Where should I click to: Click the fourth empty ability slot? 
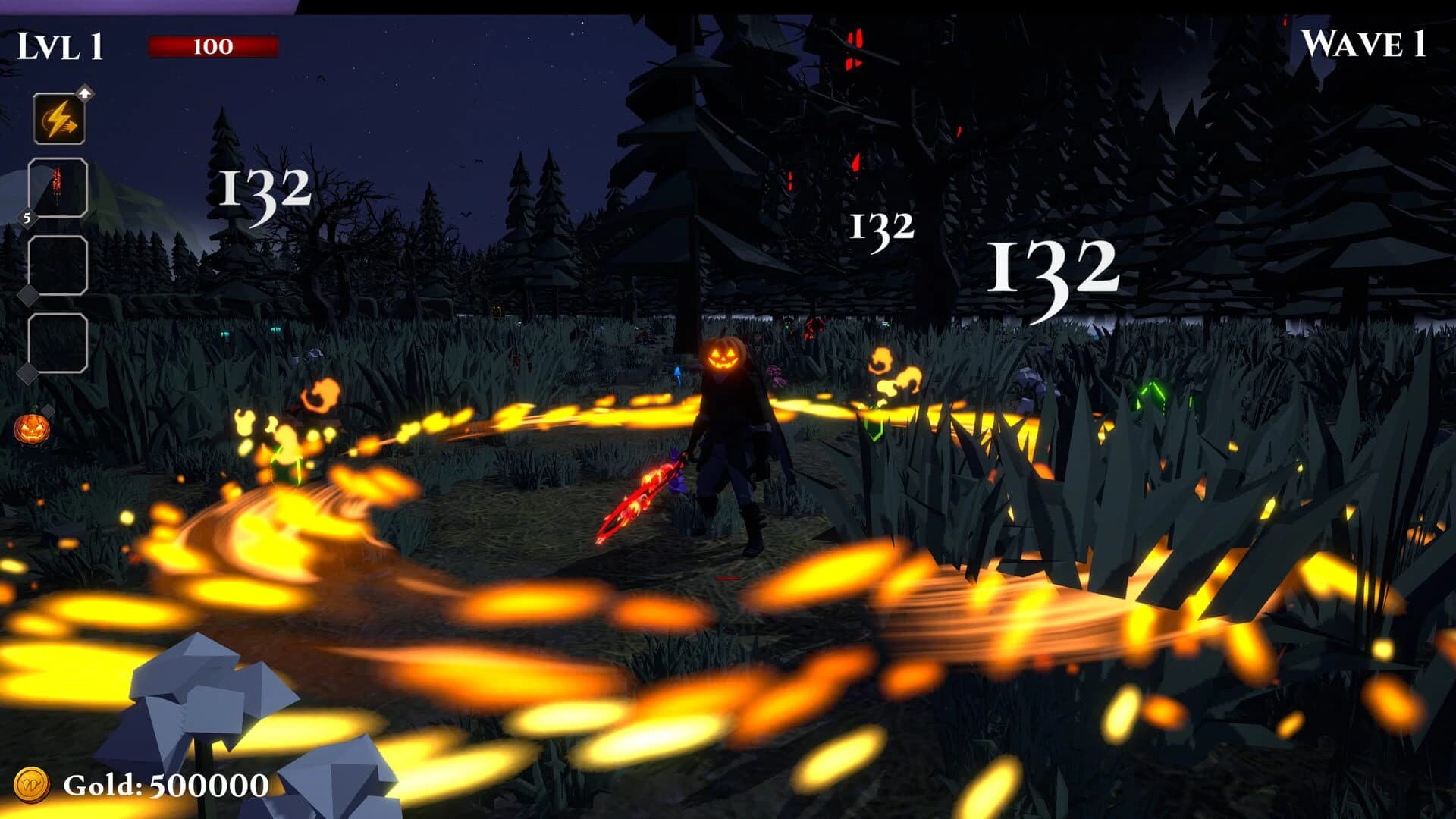click(57, 342)
